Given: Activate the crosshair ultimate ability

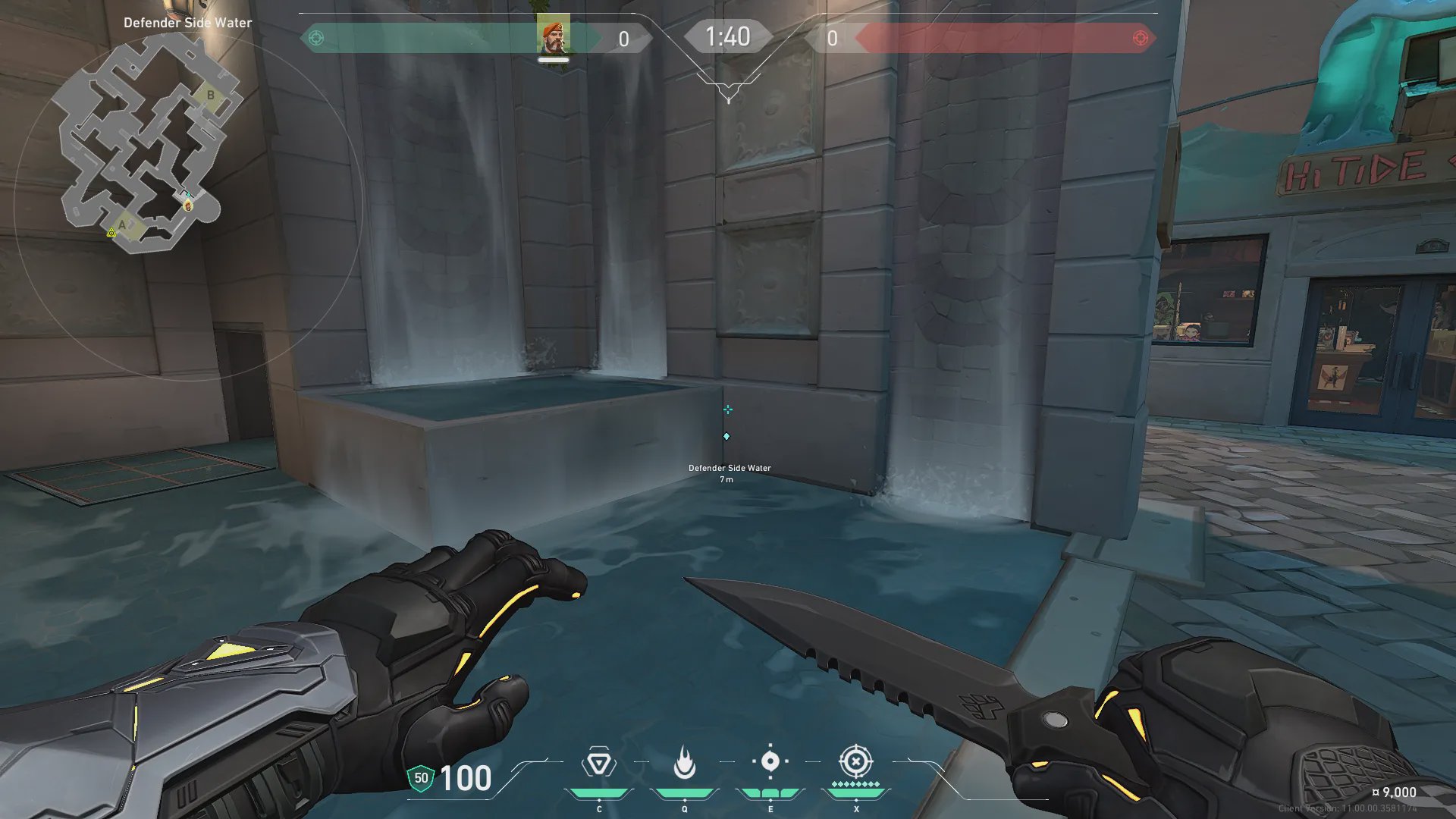Looking at the screenshot, I should pos(855,761).
